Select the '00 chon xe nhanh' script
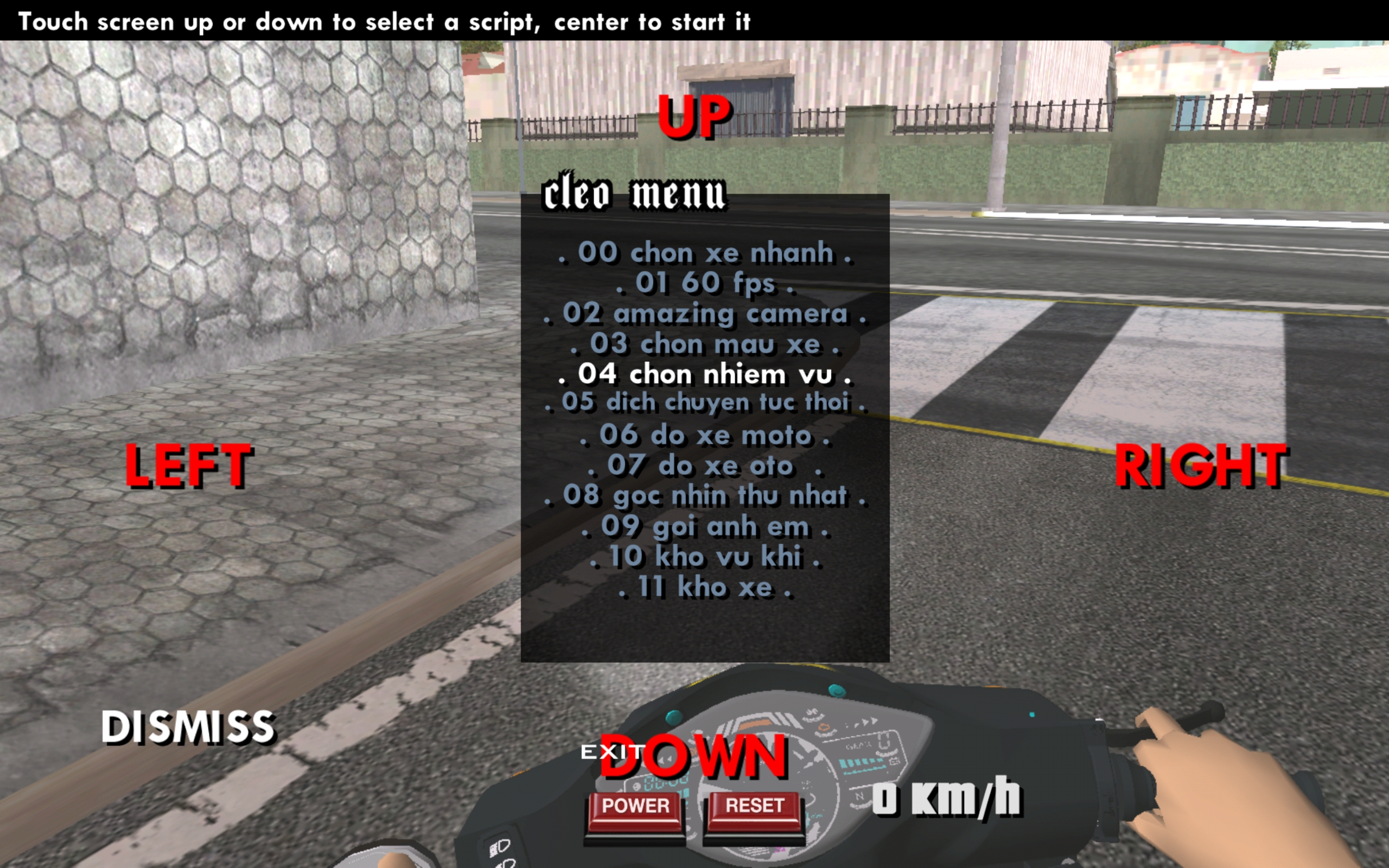The image size is (1389, 868). tap(705, 253)
